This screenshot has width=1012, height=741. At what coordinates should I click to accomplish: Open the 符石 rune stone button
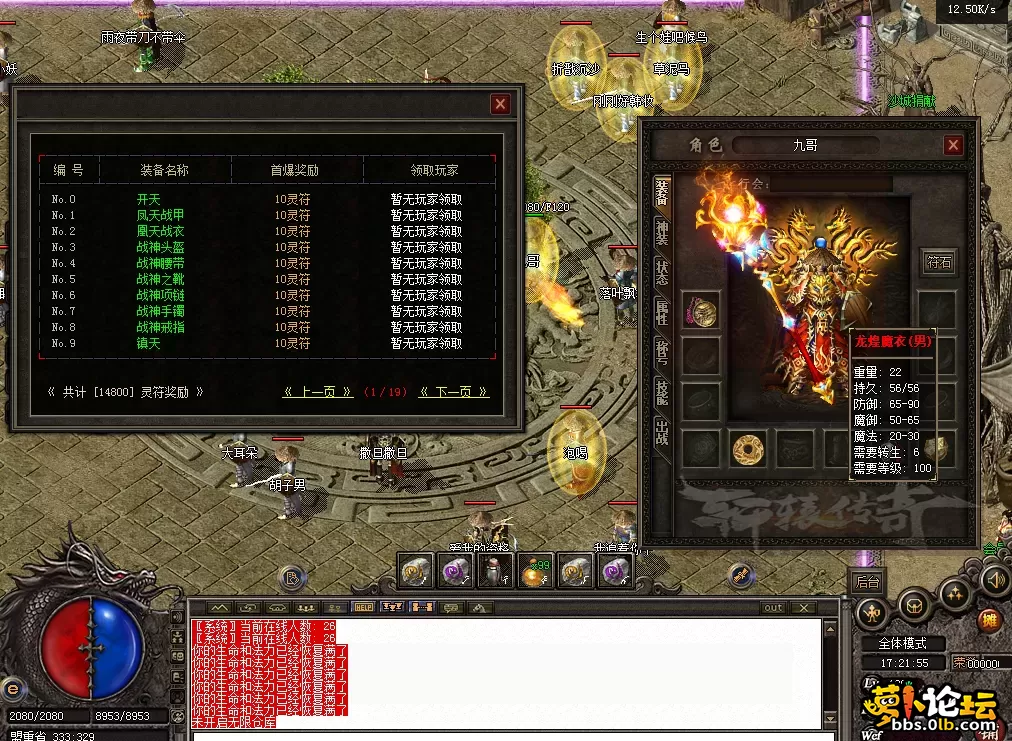[x=939, y=263]
